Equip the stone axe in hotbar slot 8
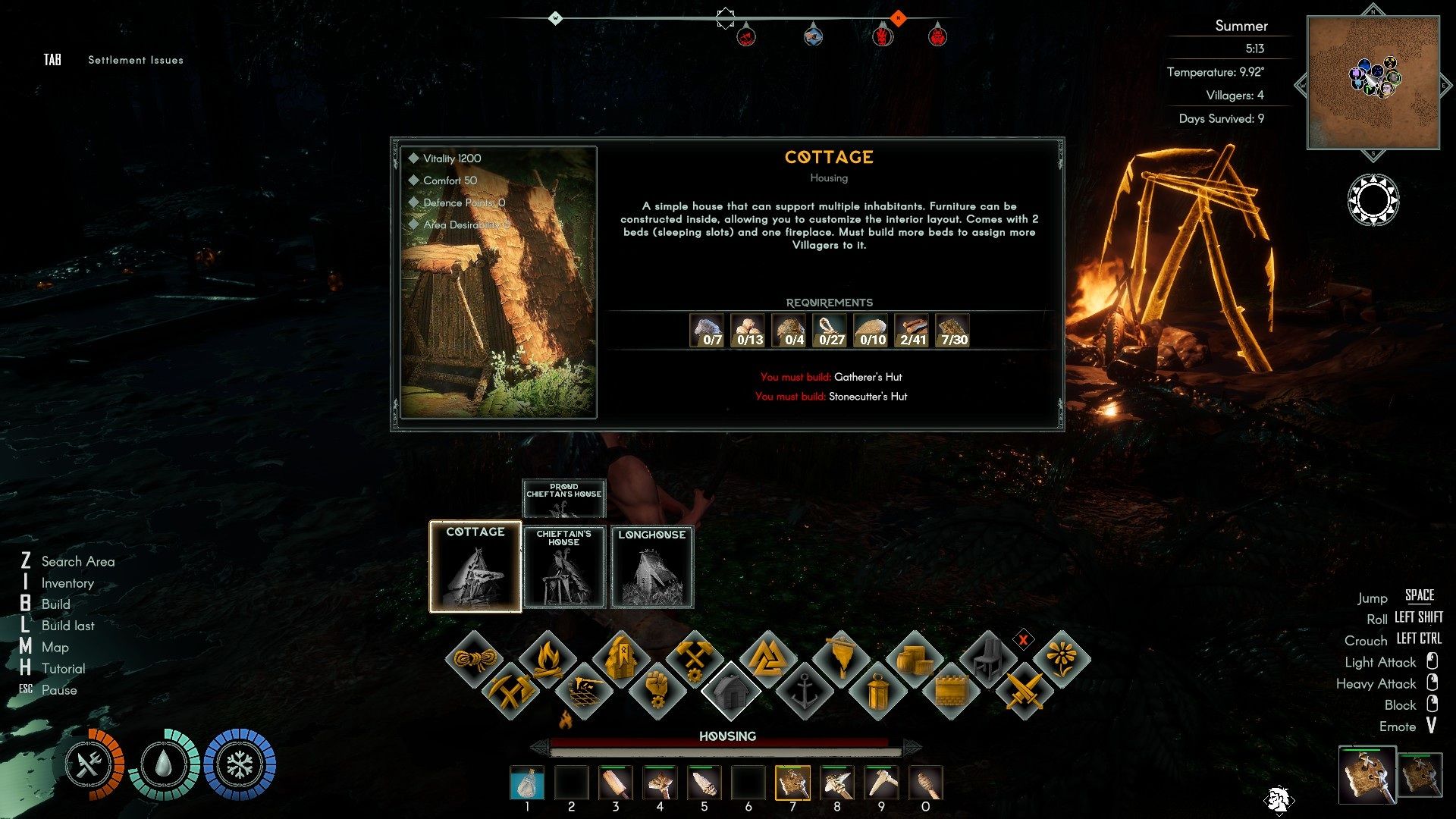 click(836, 783)
